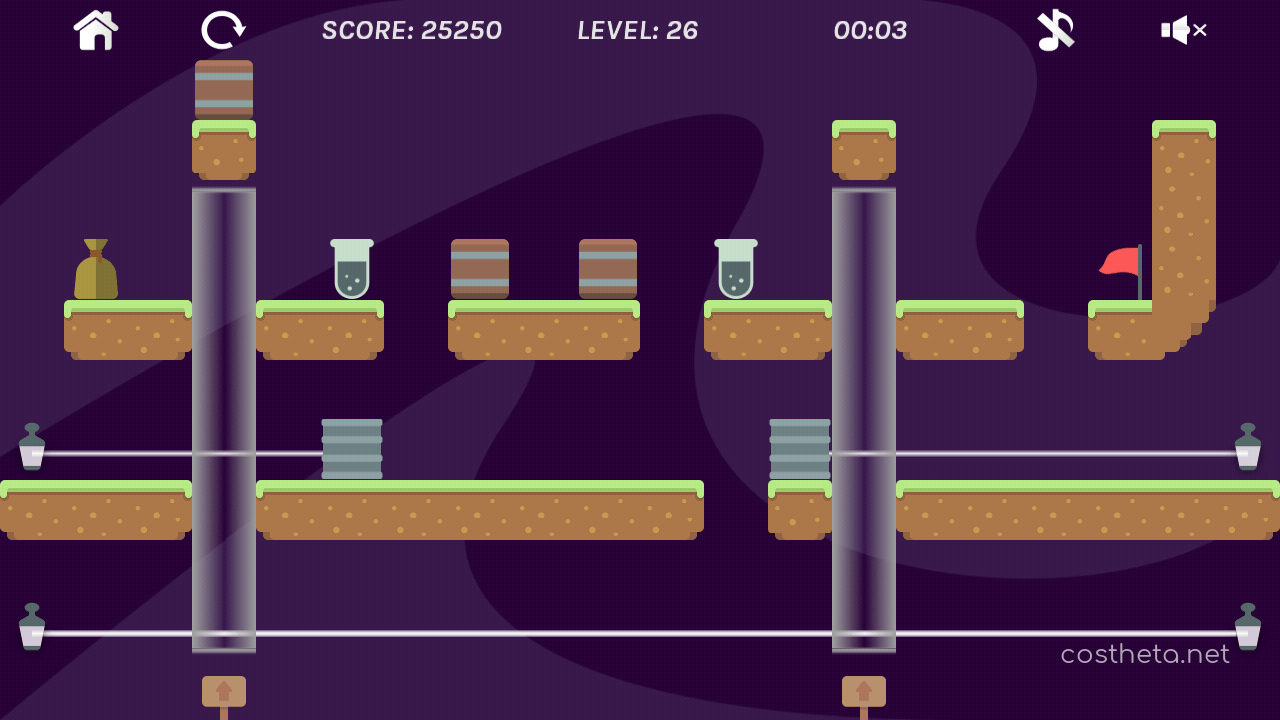
Task: Toggle the background music
Action: click(1055, 30)
